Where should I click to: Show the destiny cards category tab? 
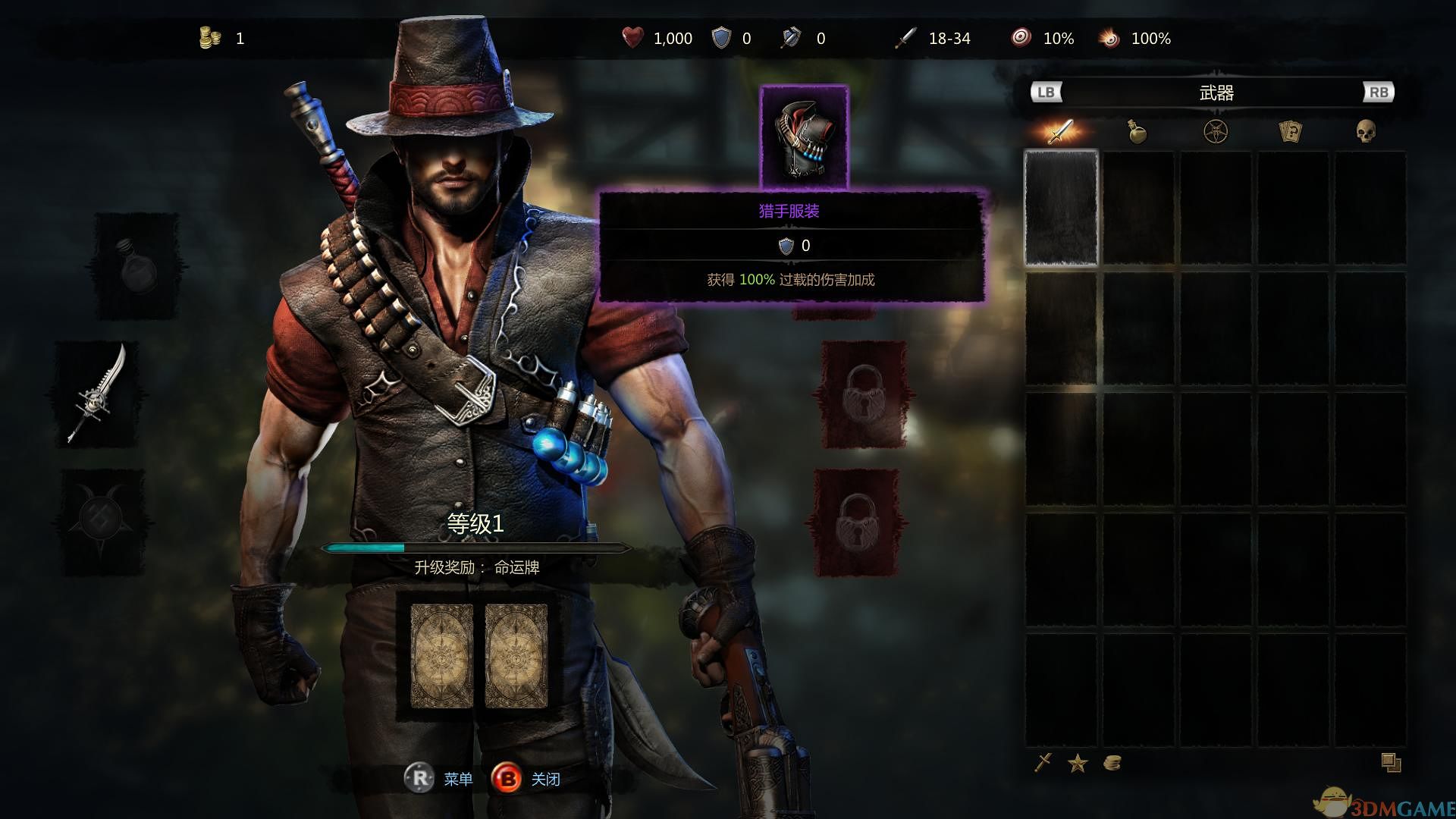point(1290,131)
